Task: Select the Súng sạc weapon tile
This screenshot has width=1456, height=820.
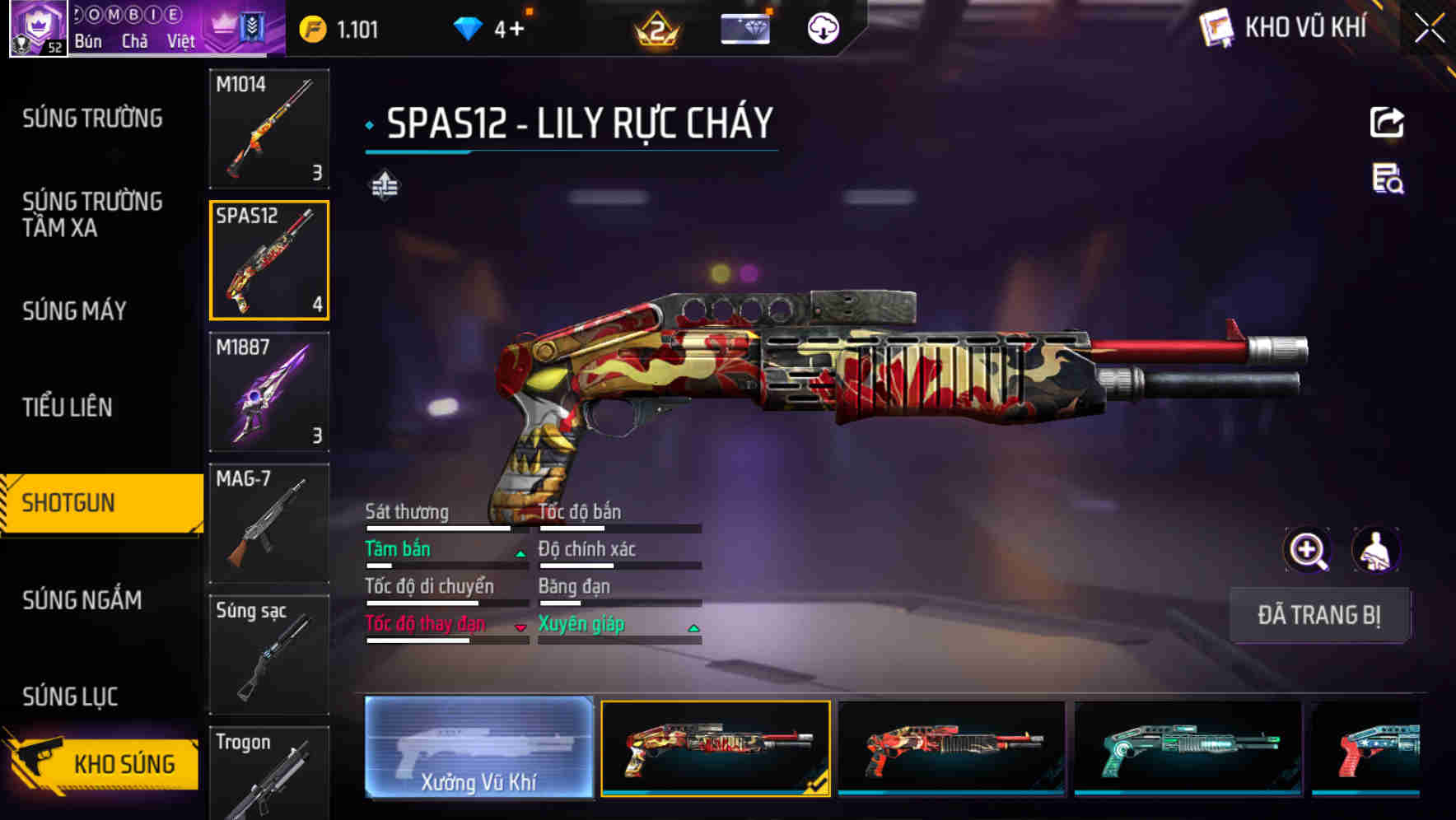Action: tap(269, 655)
